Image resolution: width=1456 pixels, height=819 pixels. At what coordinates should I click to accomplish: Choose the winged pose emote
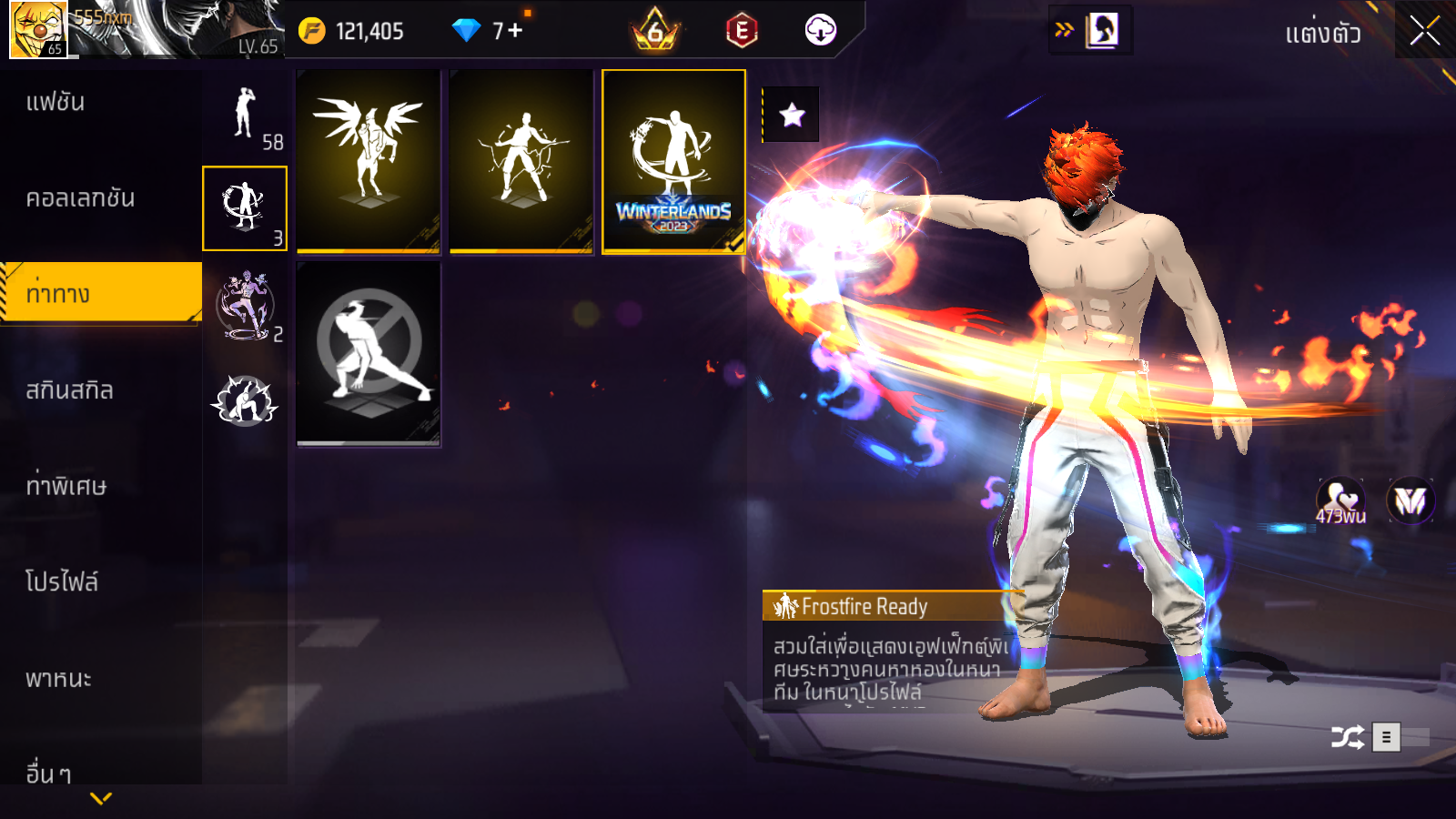(369, 161)
